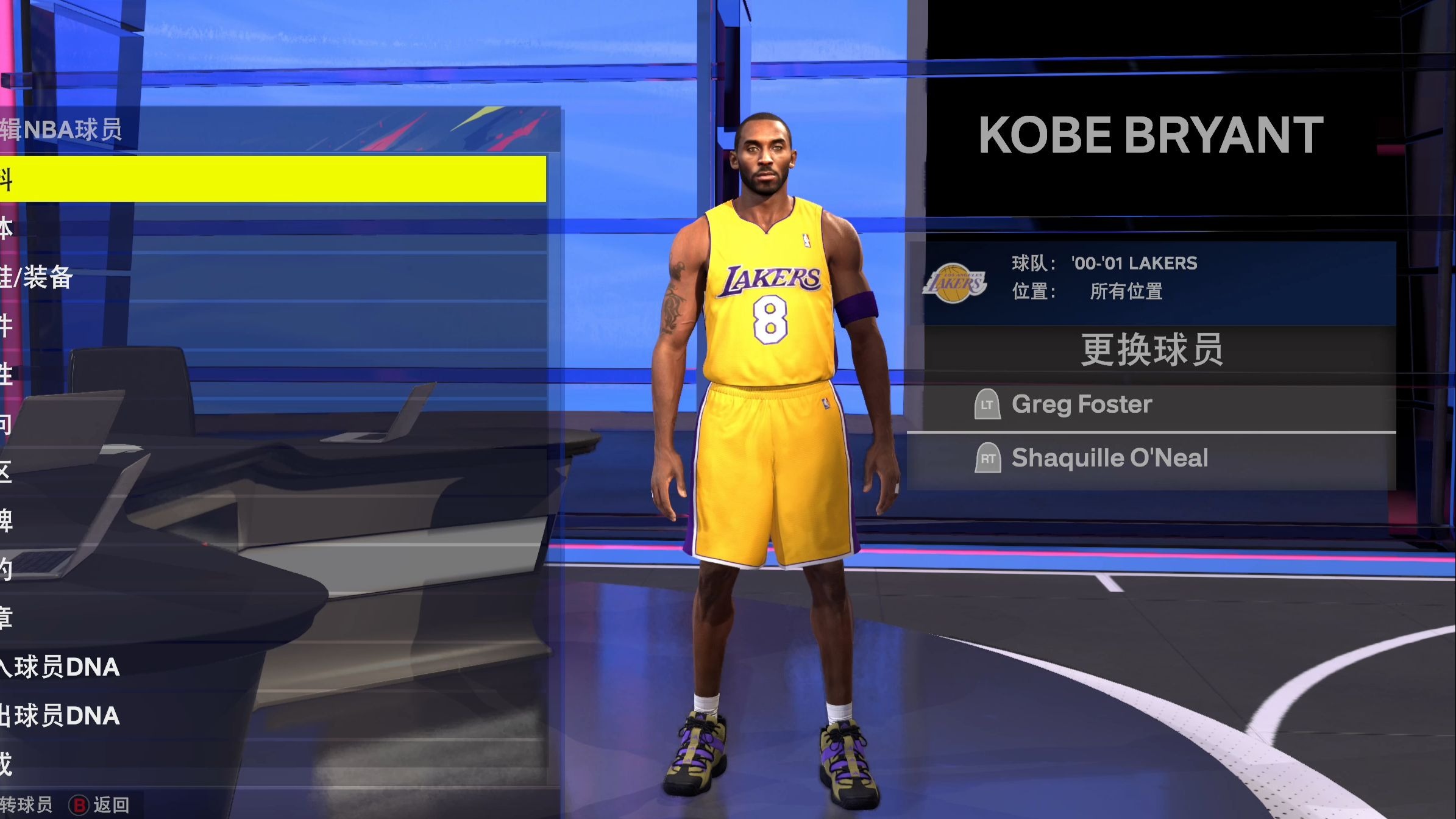The image size is (1456, 819).
Task: Click the Greg Foster player name
Action: (x=1082, y=404)
